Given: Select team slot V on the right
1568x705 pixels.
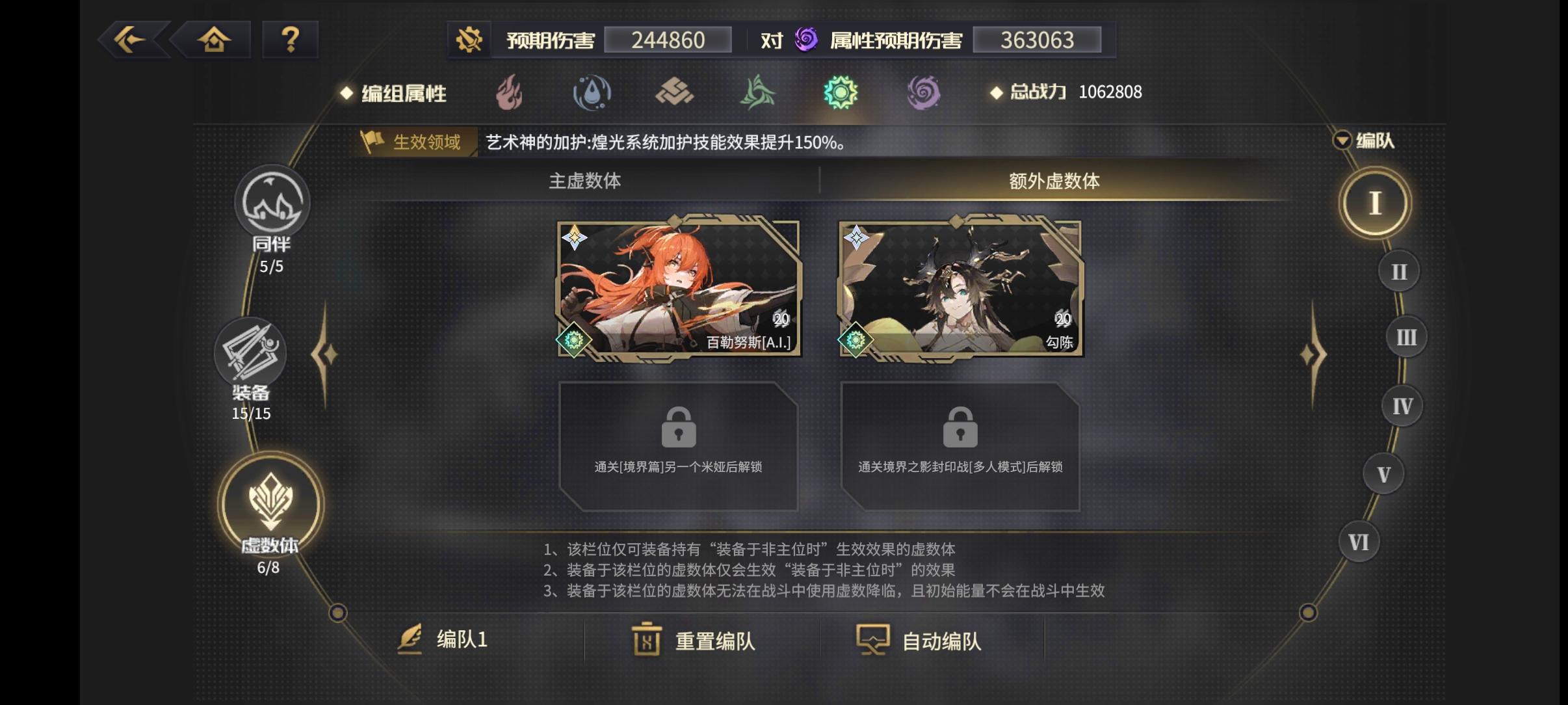Looking at the screenshot, I should 1383,474.
